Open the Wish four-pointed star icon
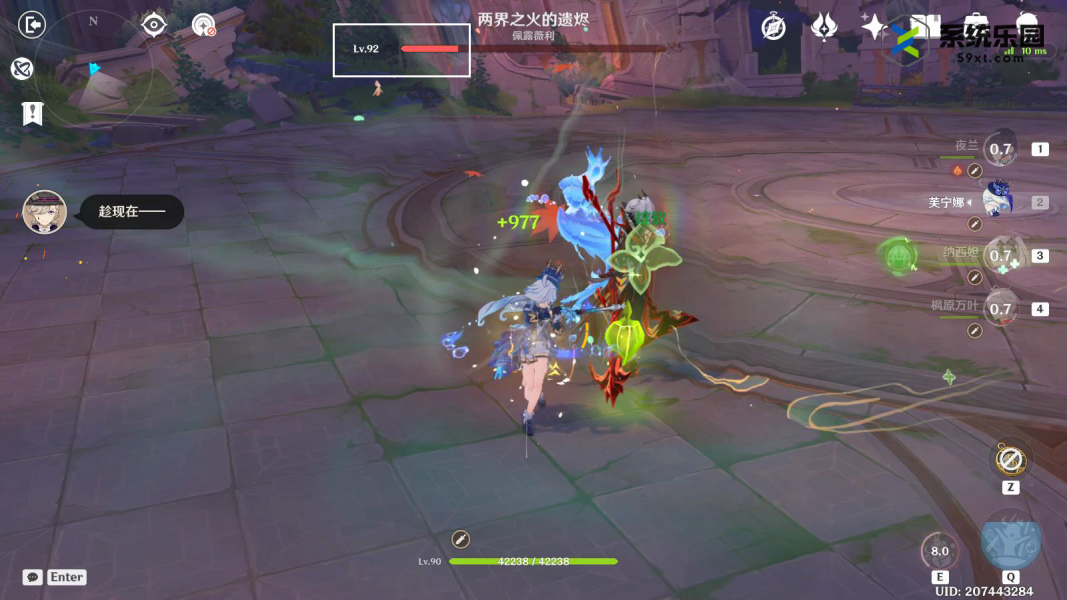Image resolution: width=1067 pixels, height=600 pixels. (874, 27)
